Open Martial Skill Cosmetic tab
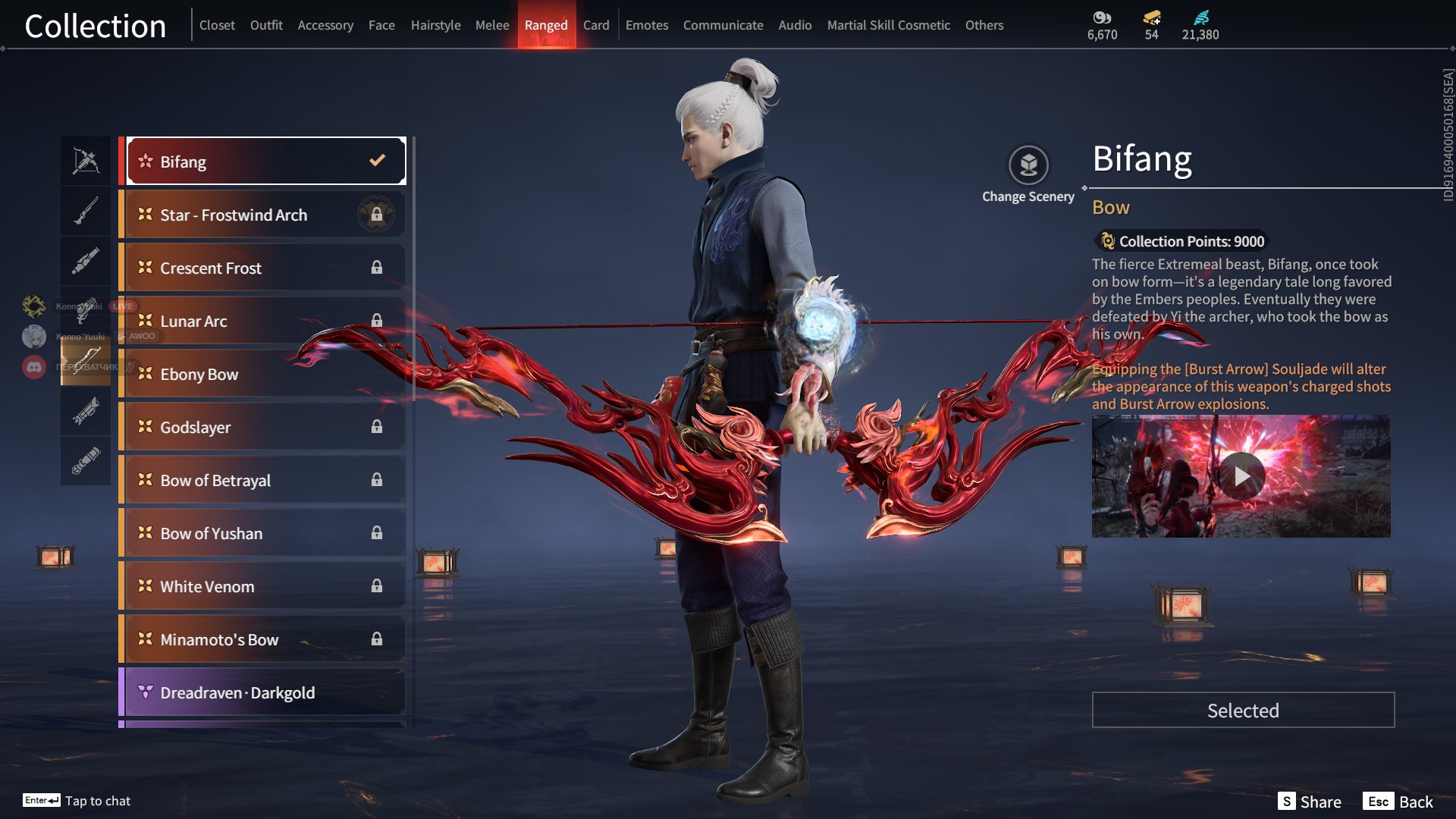This screenshot has height=819, width=1456. pos(888,25)
